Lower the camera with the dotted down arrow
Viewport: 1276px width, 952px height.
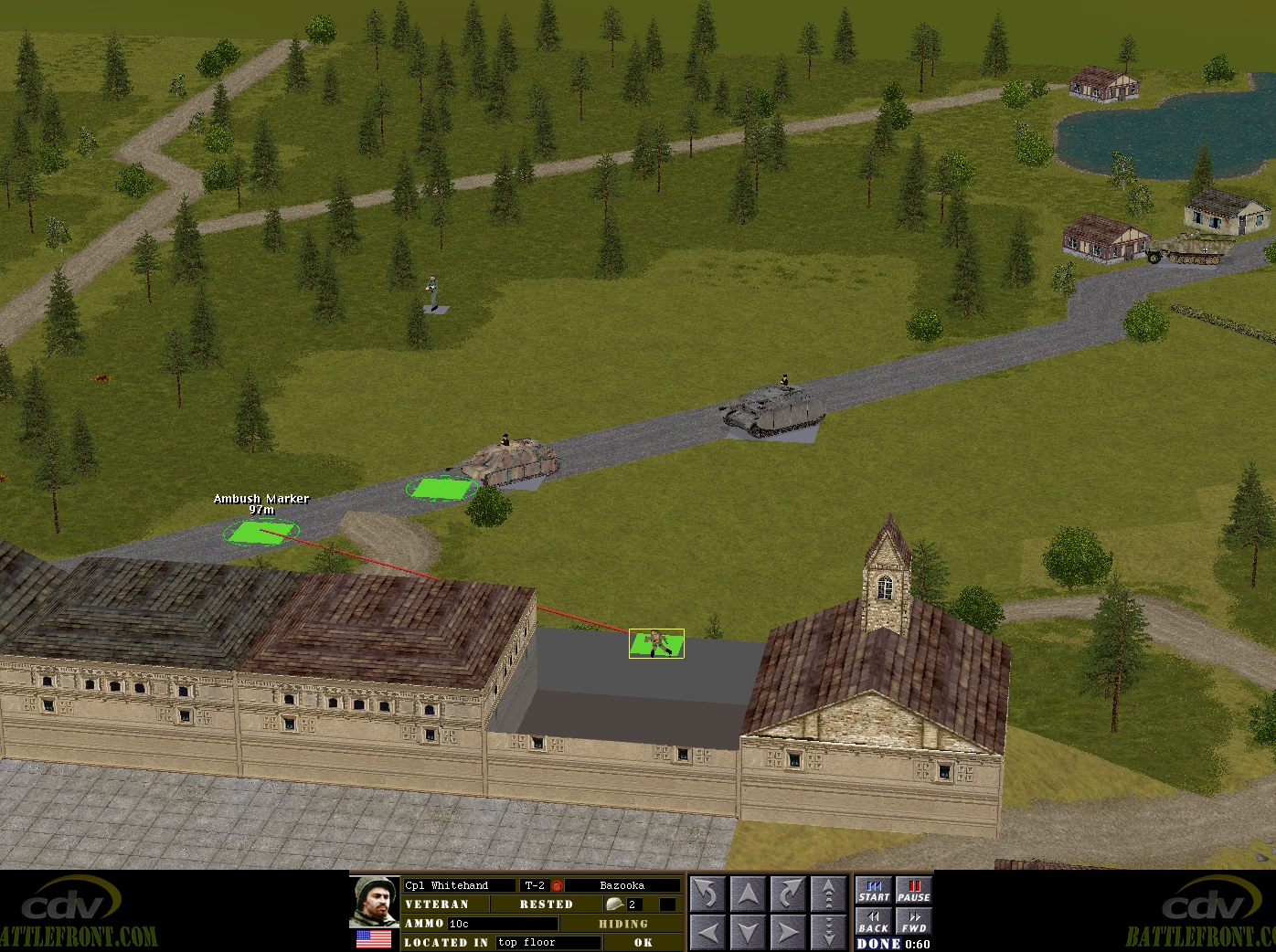click(x=828, y=932)
